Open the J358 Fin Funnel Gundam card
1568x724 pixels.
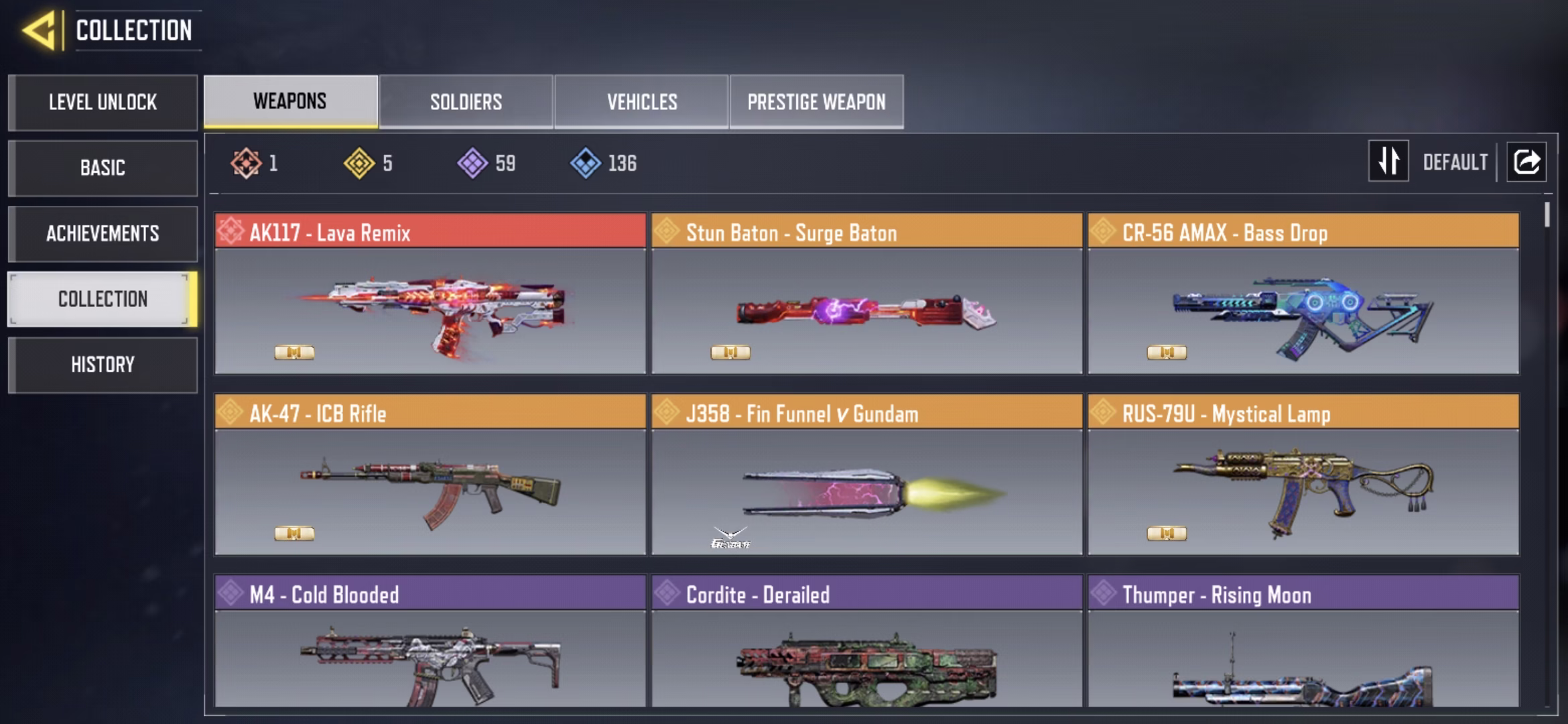point(866,475)
